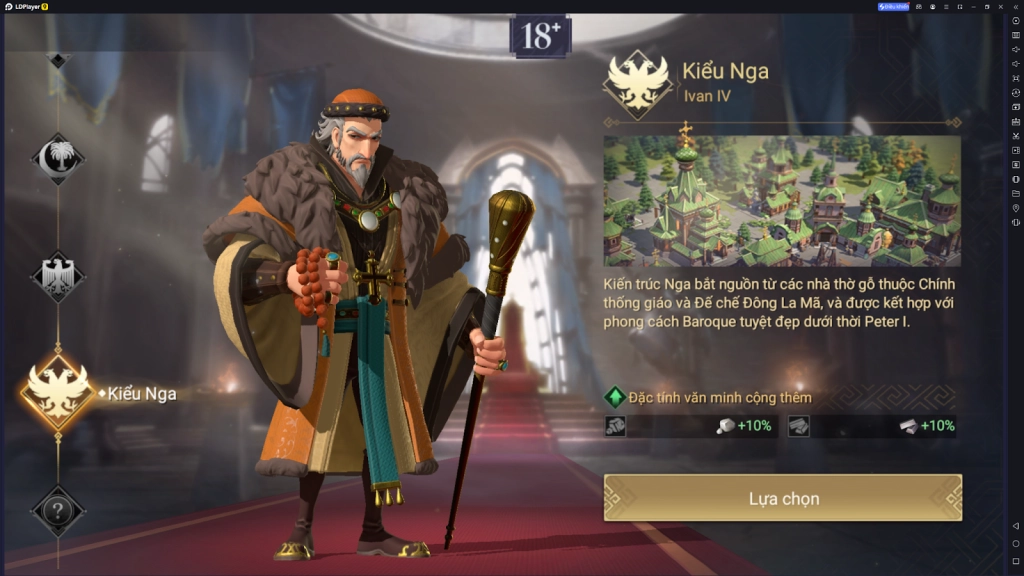Image resolution: width=1024 pixels, height=576 pixels.
Task: Confirm the civilization with Lựa chọn
Action: pos(783,498)
